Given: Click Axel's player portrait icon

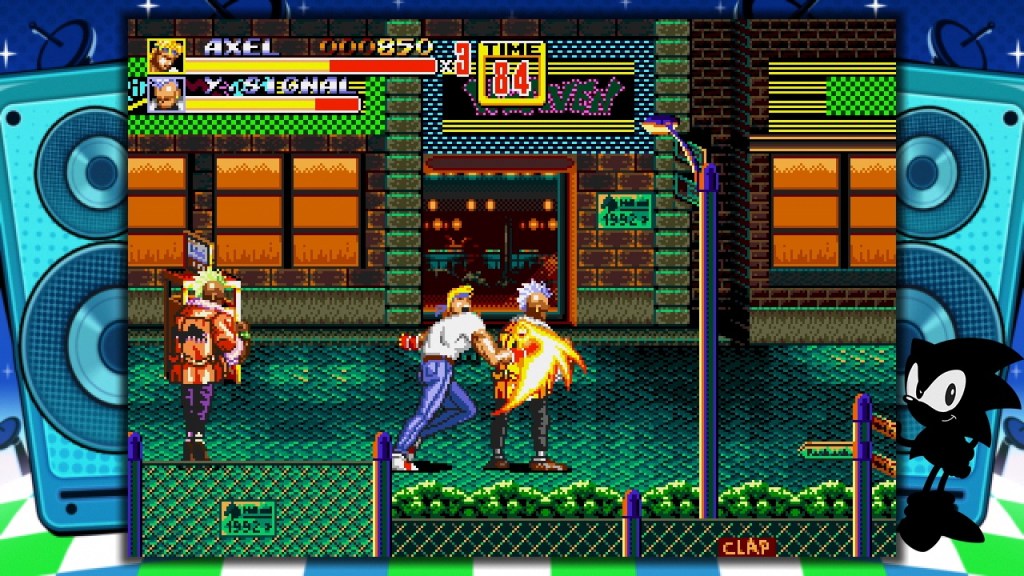Looking at the screenshot, I should pos(166,56).
